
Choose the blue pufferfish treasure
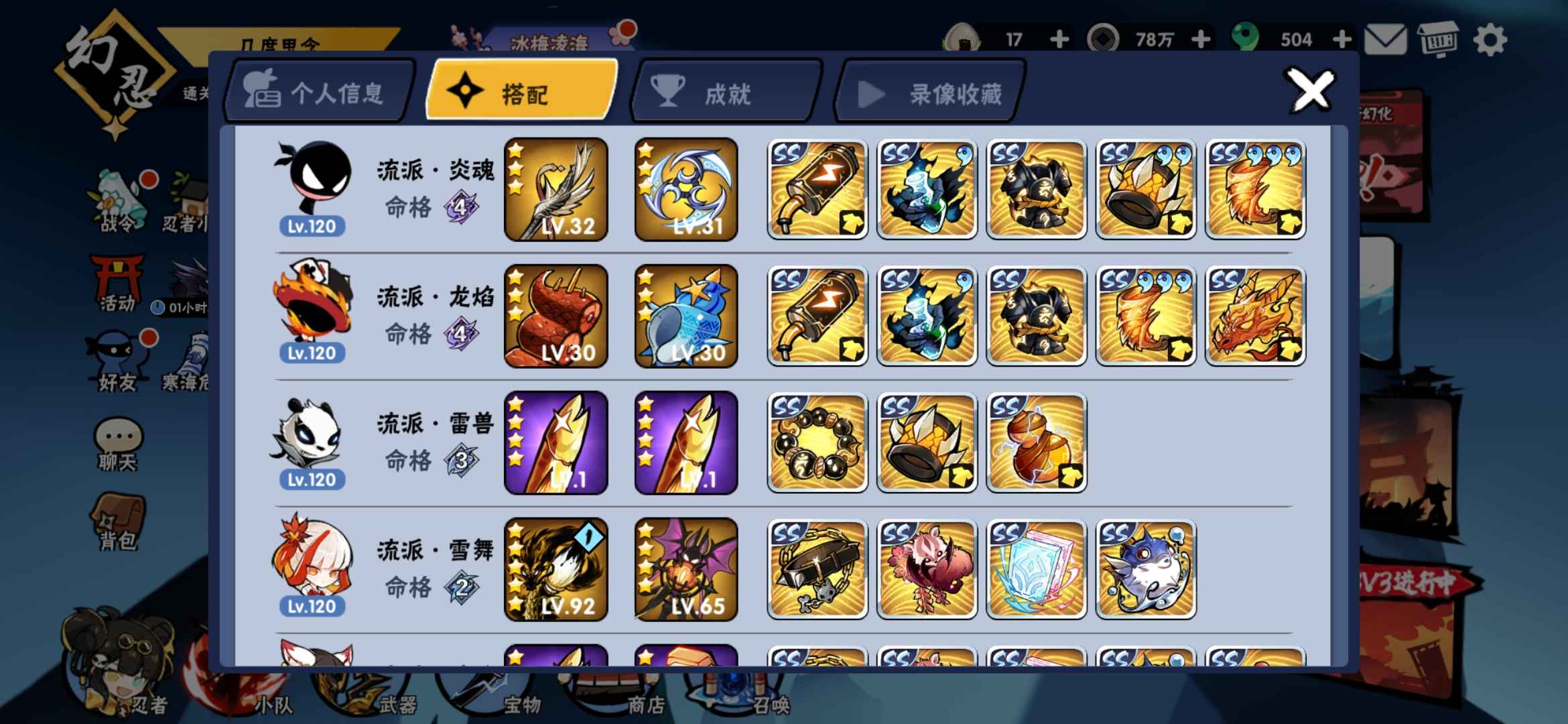(1146, 570)
